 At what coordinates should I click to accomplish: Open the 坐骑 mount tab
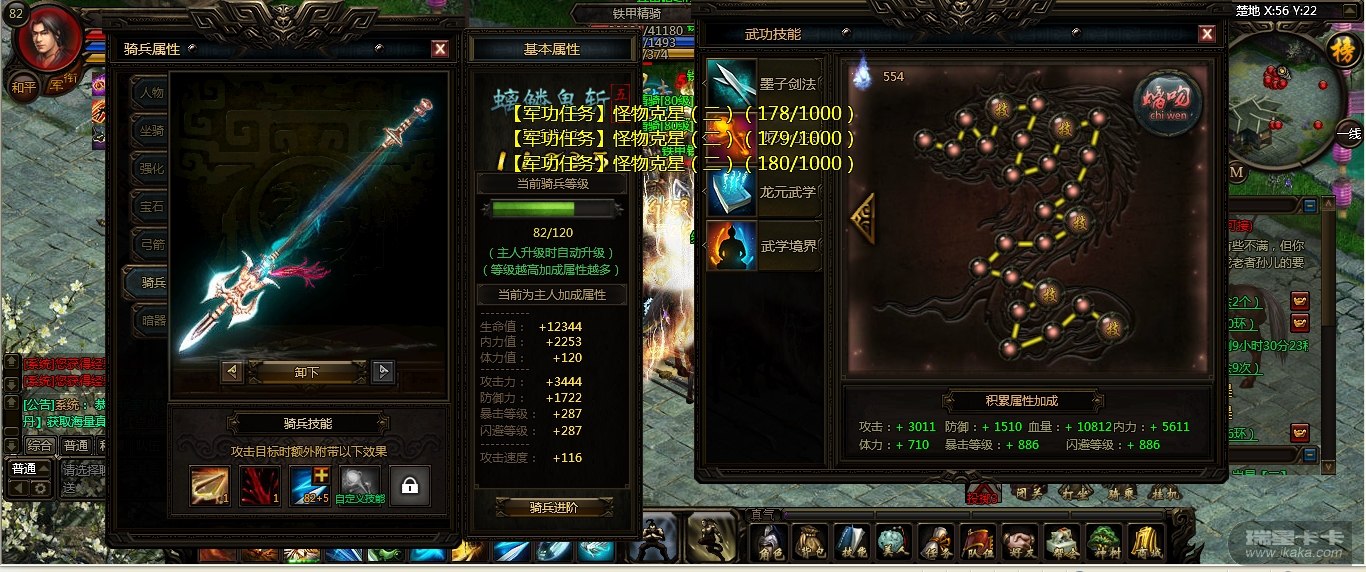(150, 130)
